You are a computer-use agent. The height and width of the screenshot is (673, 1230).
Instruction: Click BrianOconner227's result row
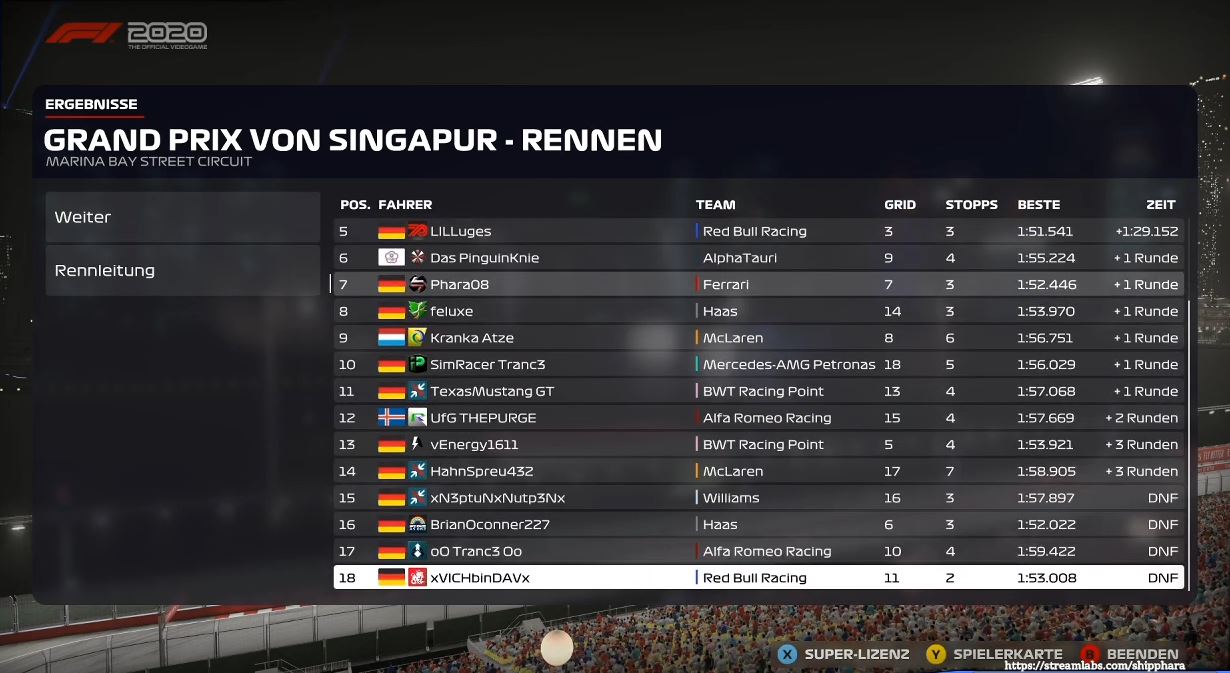(x=758, y=525)
